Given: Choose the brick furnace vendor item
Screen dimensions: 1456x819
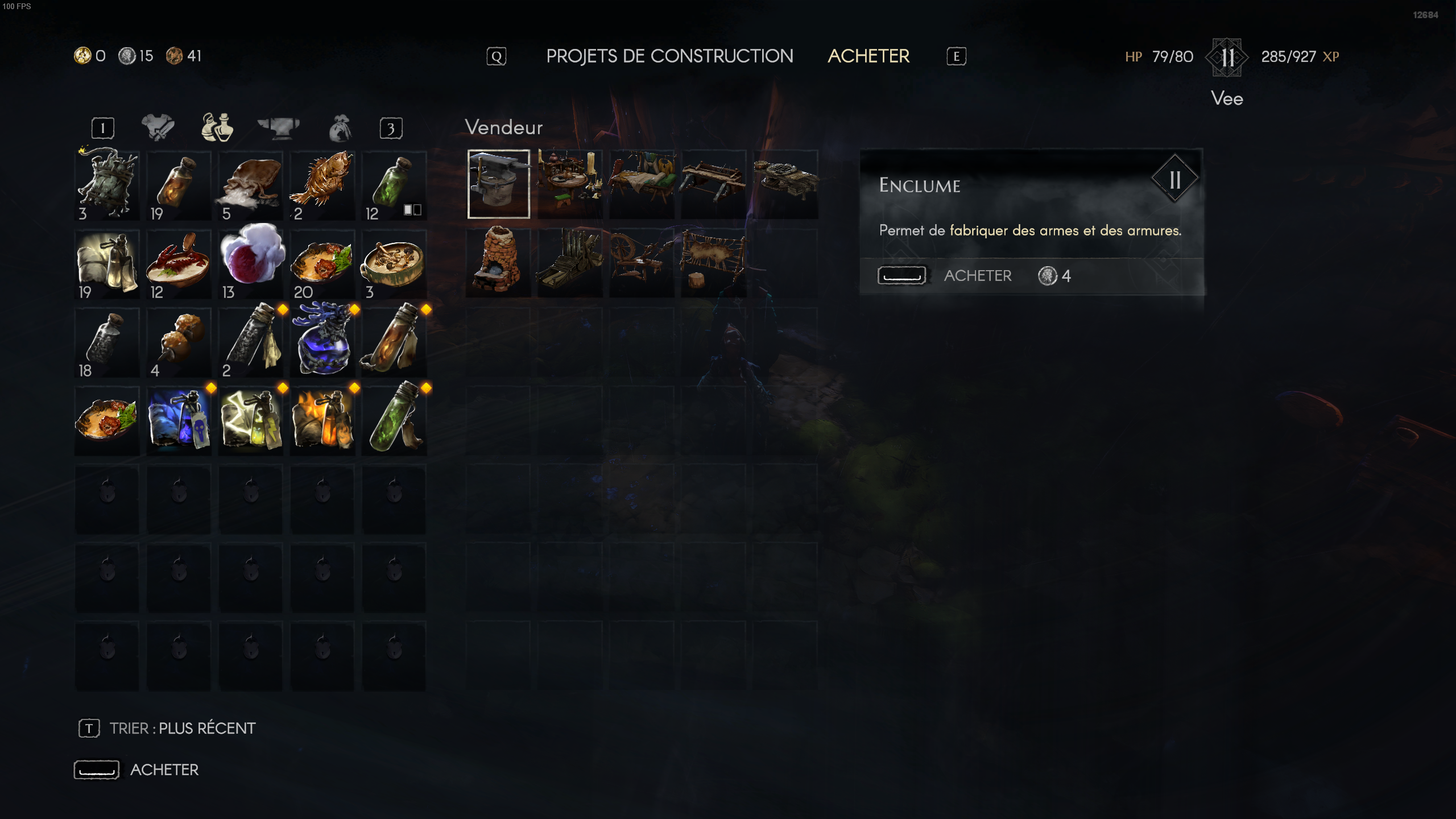Looking at the screenshot, I should pos(498,261).
